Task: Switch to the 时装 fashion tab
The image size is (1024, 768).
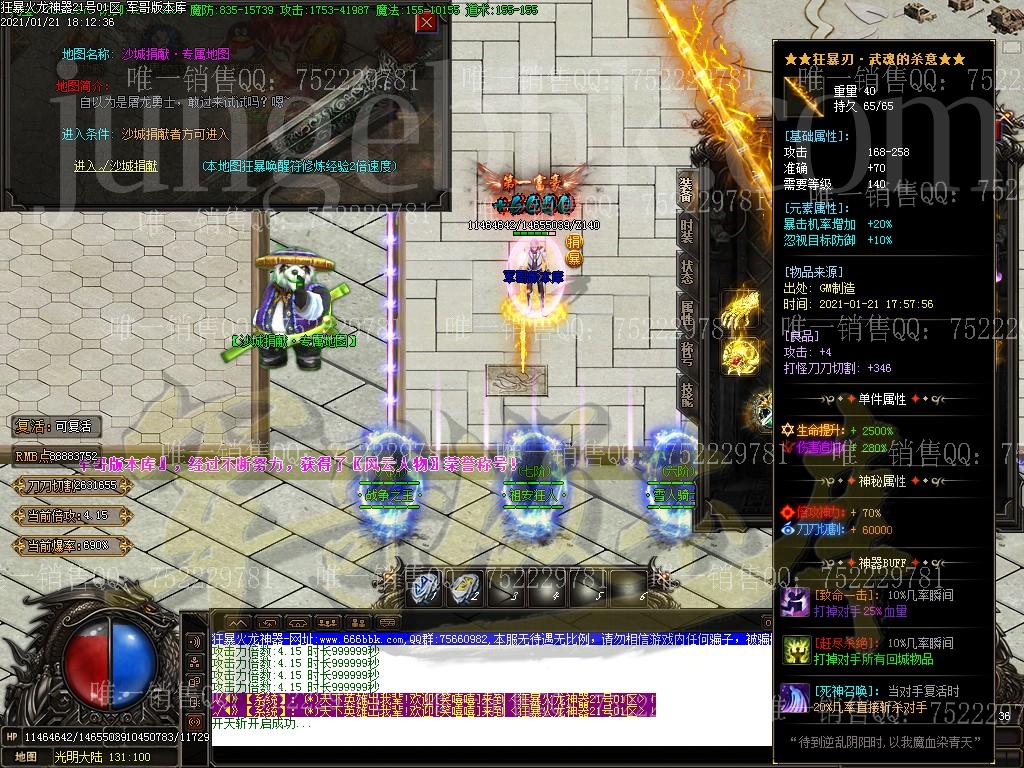Action: click(x=686, y=232)
